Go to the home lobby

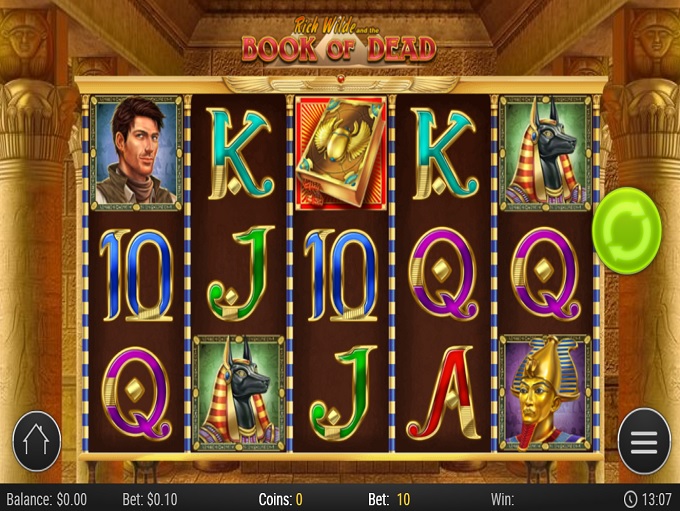pyautogui.click(x=37, y=441)
